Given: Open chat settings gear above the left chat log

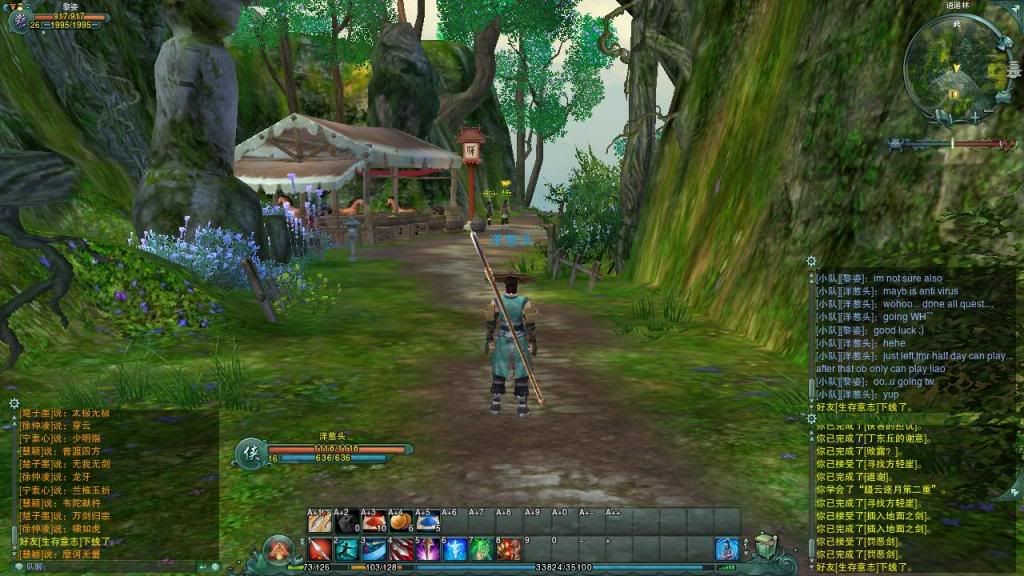Looking at the screenshot, I should (x=14, y=403).
